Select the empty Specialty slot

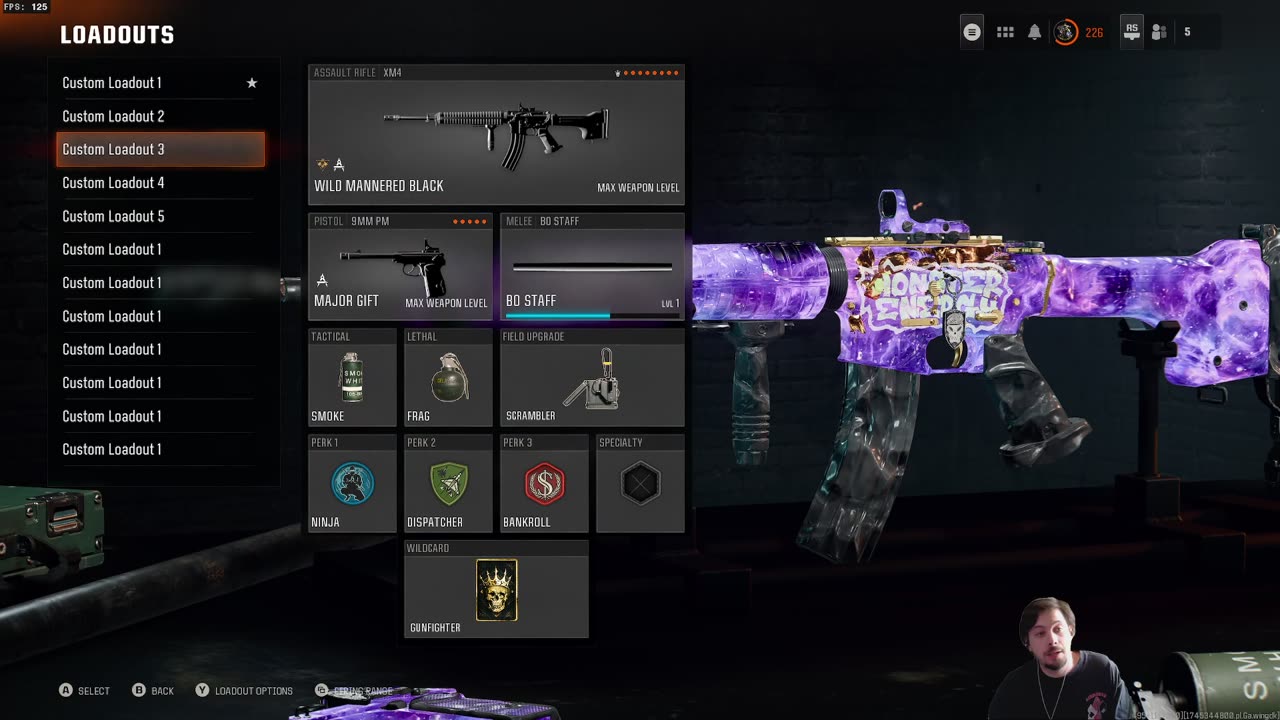tap(640, 484)
